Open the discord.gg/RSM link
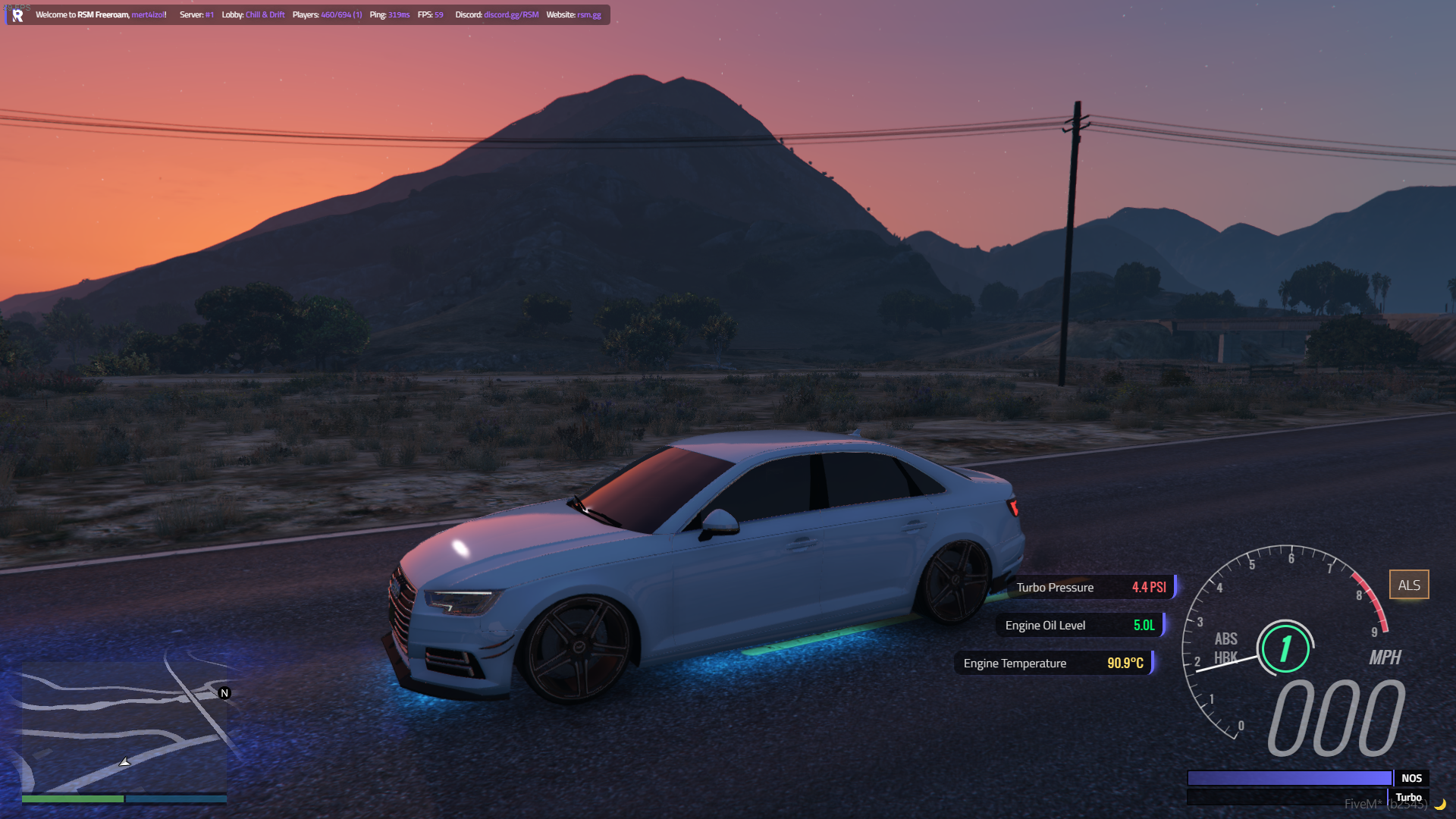Screen dimensions: 1456x819 [x=511, y=15]
